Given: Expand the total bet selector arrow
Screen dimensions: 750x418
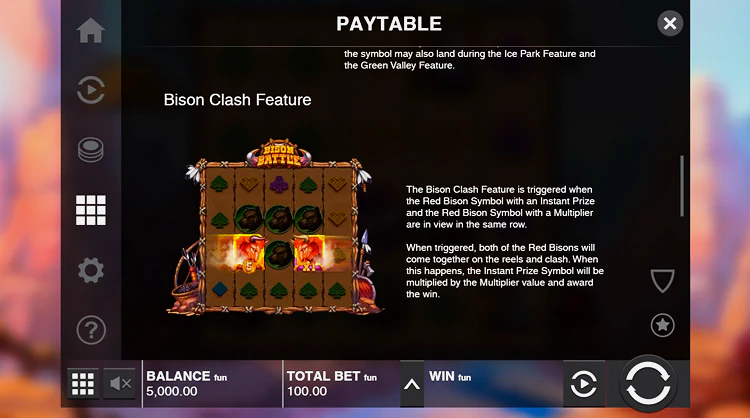Looking at the screenshot, I should 411,384.
